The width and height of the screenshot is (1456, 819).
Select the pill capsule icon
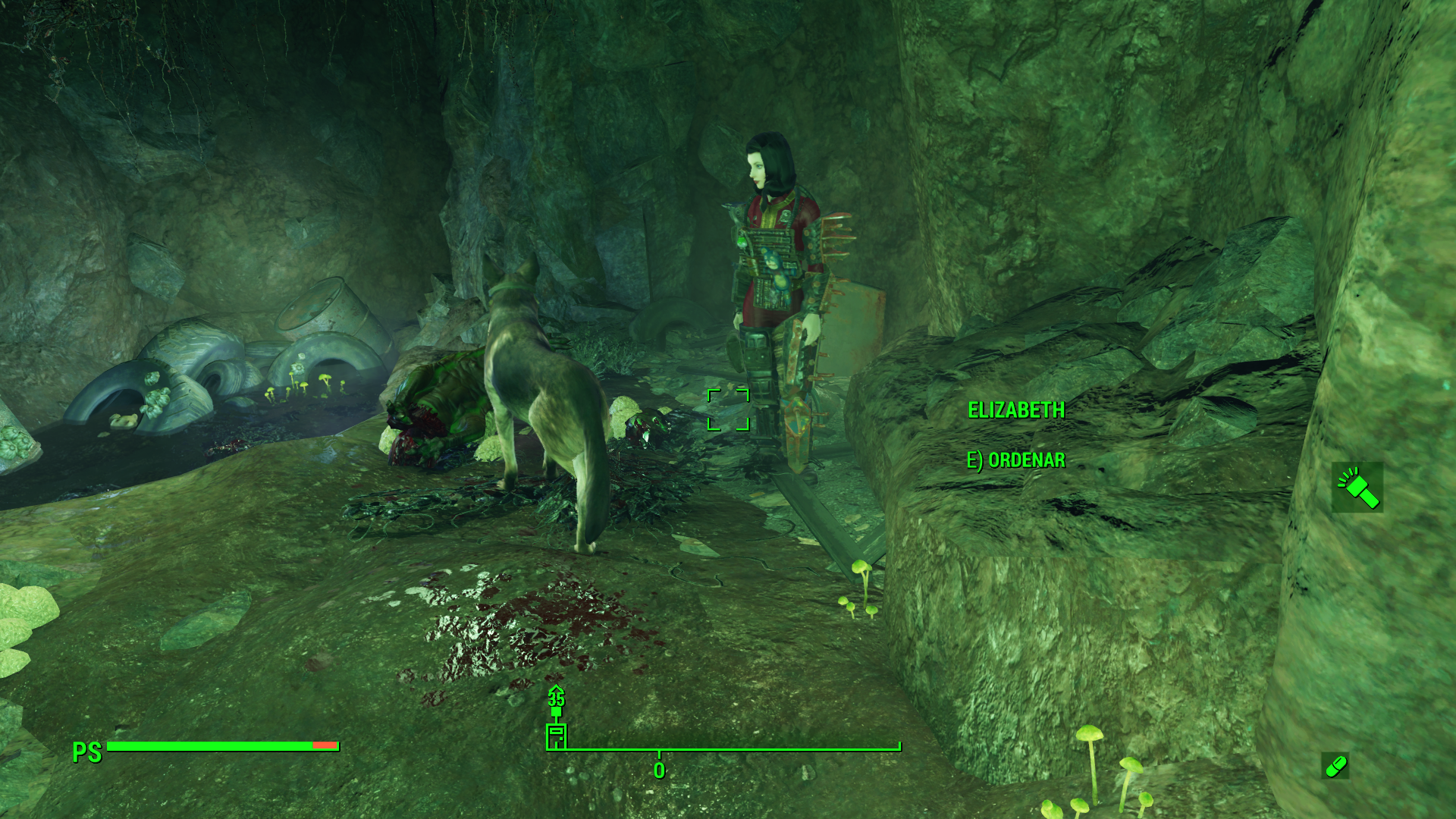[x=1335, y=766]
